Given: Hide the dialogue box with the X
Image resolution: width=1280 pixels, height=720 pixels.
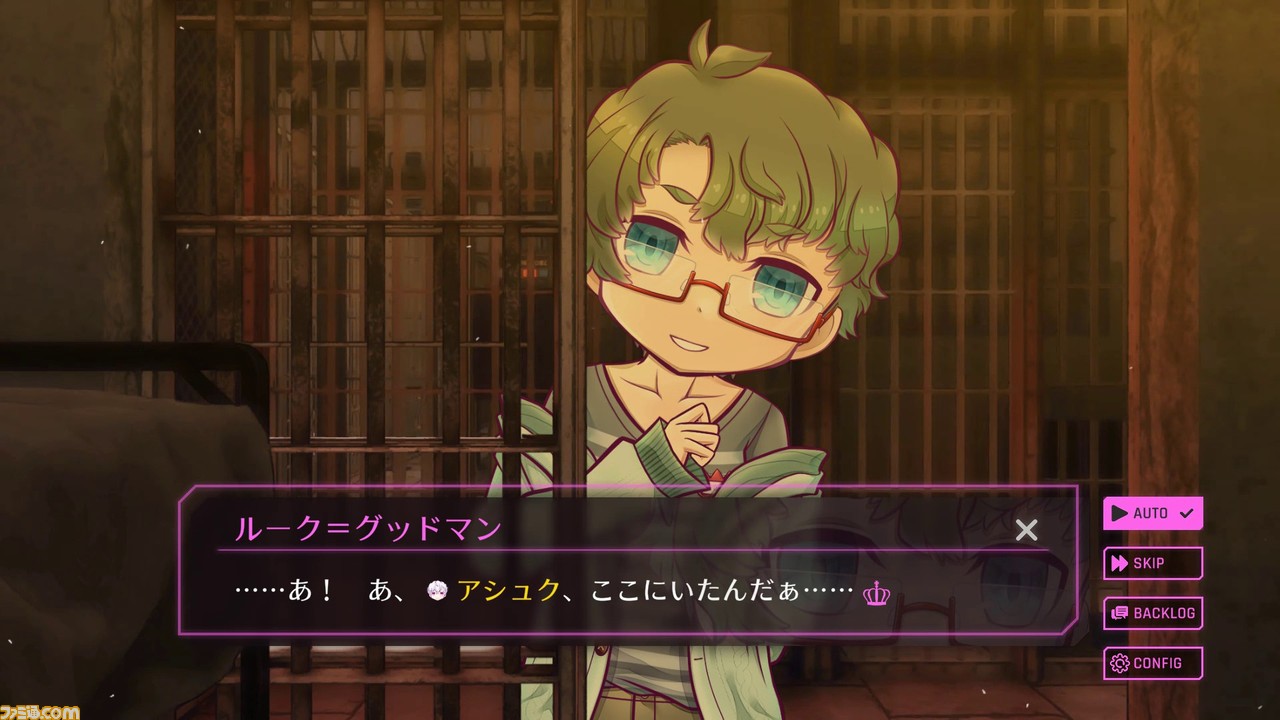Looking at the screenshot, I should 1026,530.
